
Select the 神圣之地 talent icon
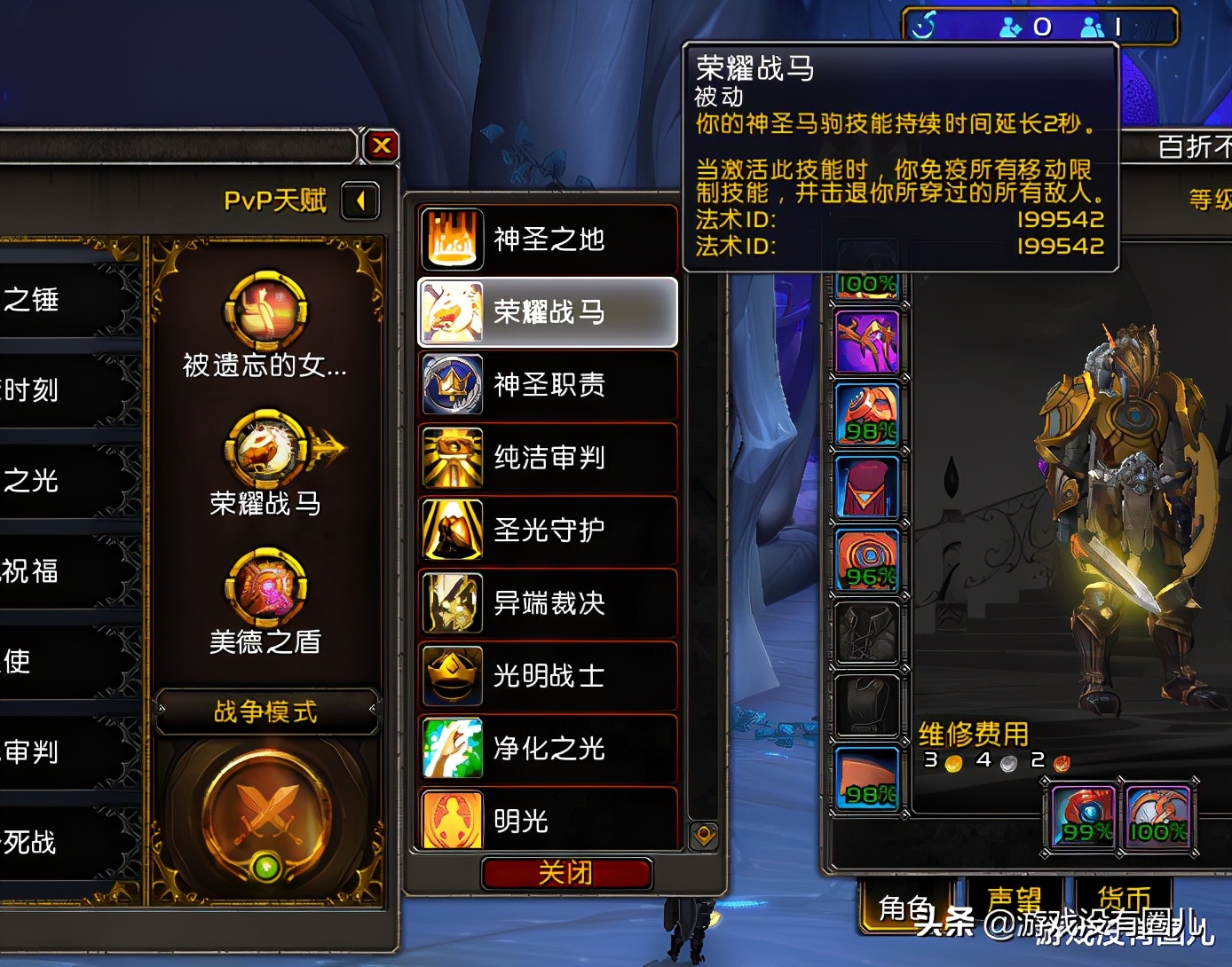(453, 239)
